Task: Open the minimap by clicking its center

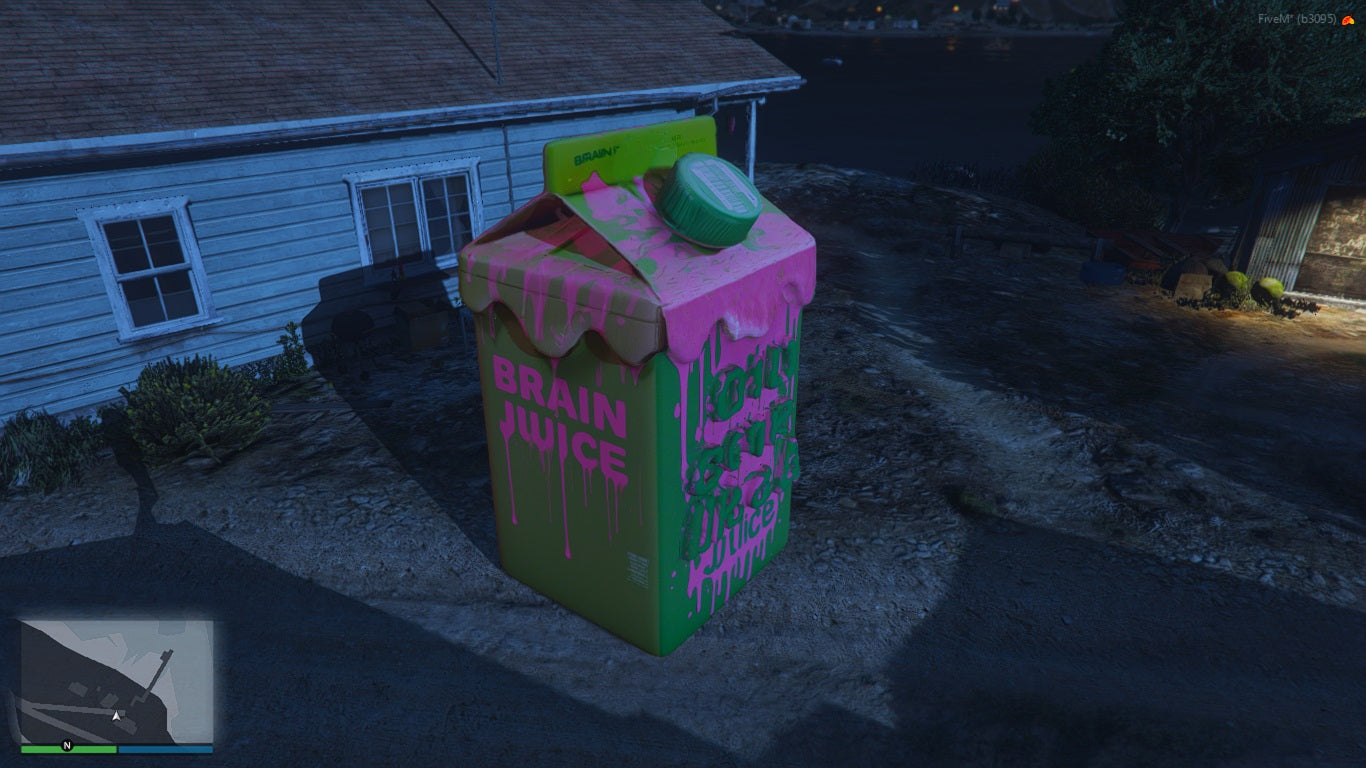Action: click(116, 681)
